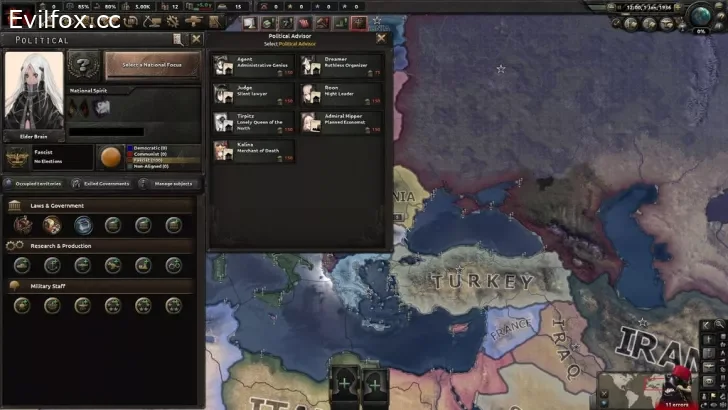The height and width of the screenshot is (410, 728).
Task: Choose Kalina, Merchant of Death advisor
Action: (253, 150)
